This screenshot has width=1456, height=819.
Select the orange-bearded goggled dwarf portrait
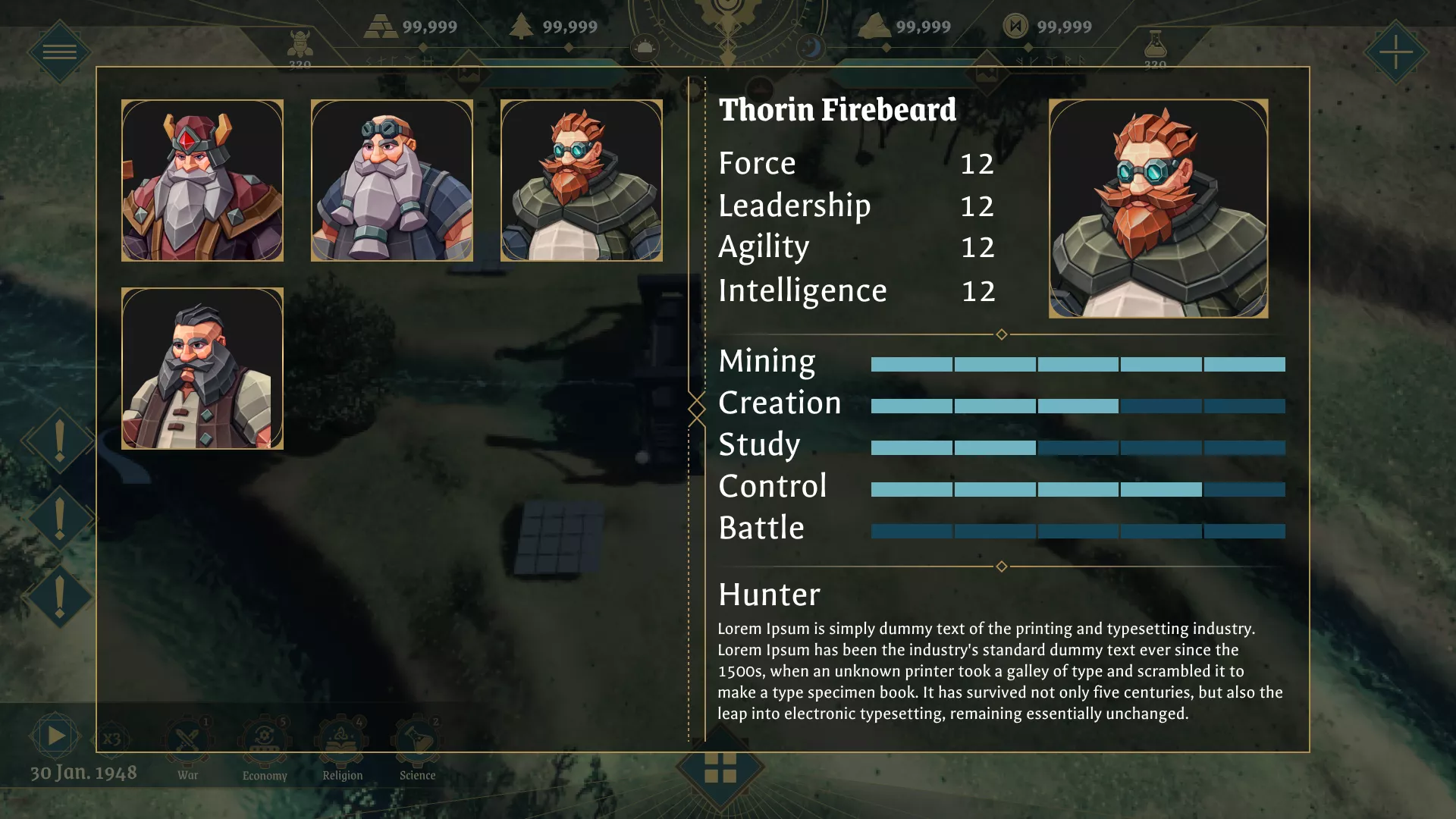(x=582, y=180)
